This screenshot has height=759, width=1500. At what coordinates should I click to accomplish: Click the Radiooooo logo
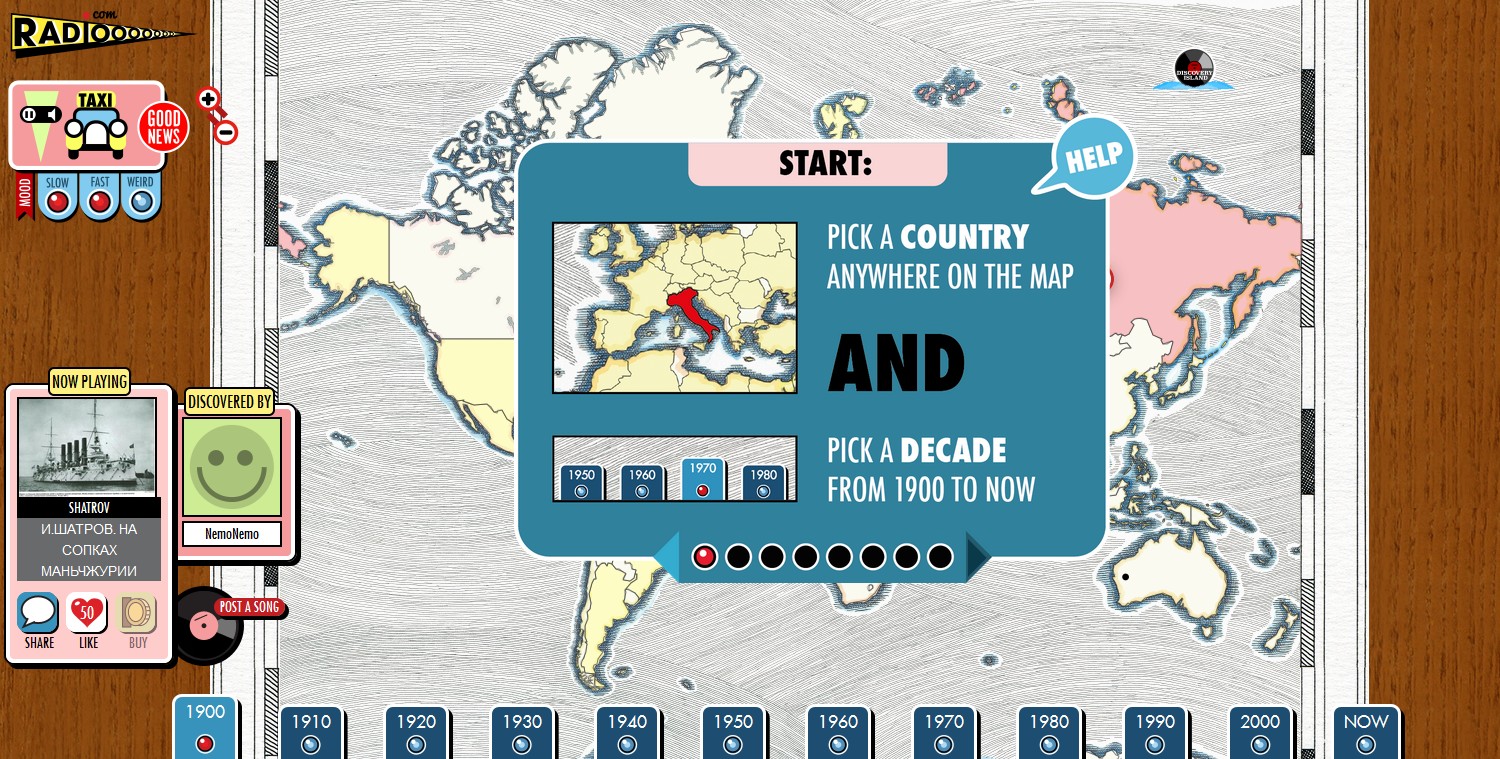(x=100, y=33)
